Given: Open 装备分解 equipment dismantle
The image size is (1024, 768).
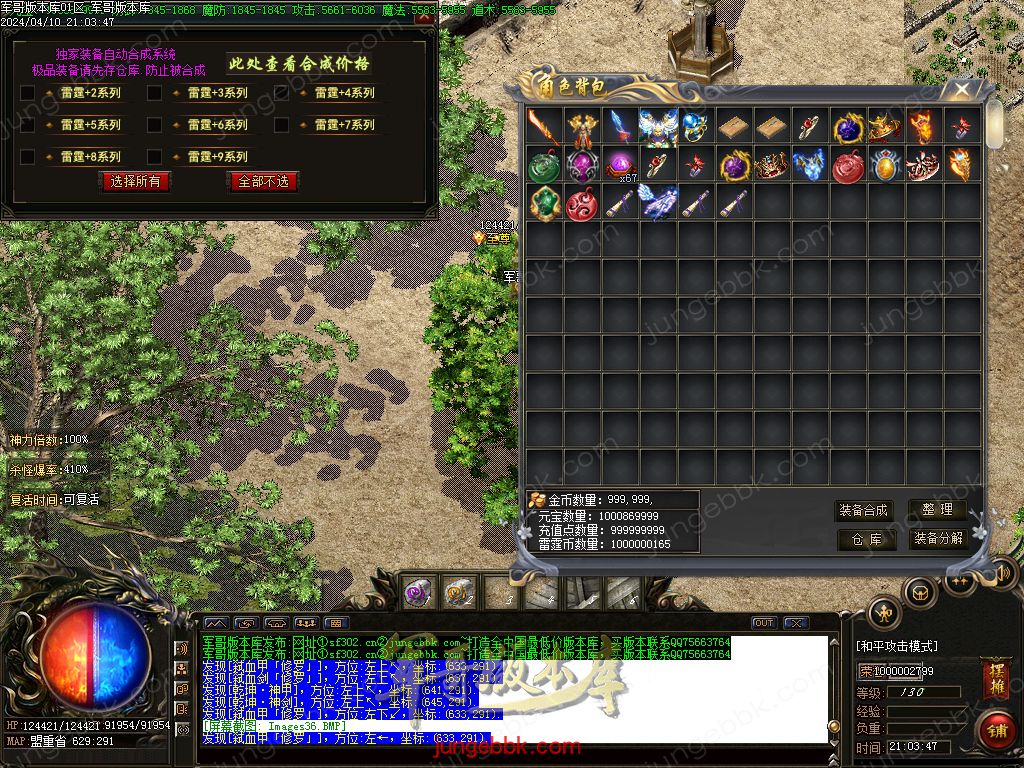Looking at the screenshot, I should (x=937, y=539).
